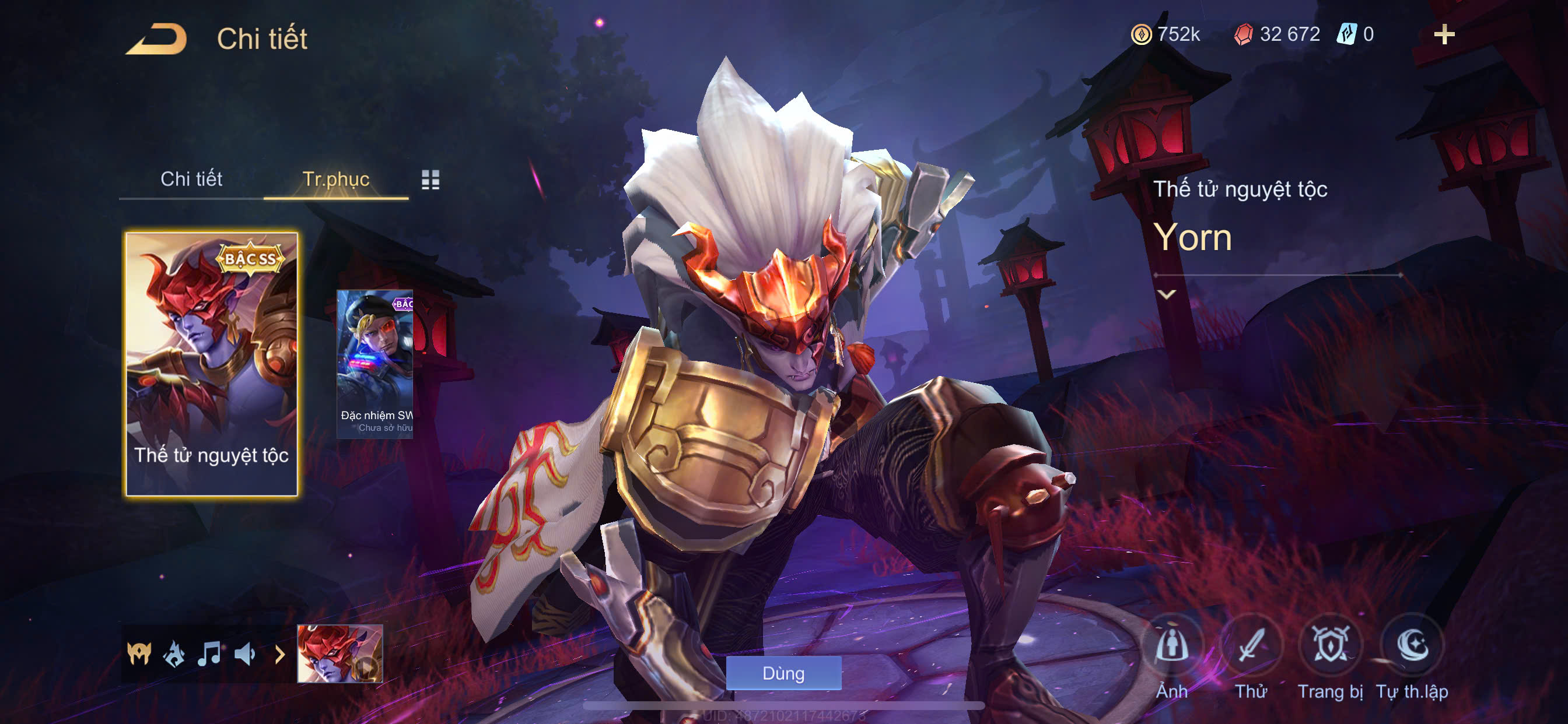Open the skin grid view icon

tap(430, 180)
